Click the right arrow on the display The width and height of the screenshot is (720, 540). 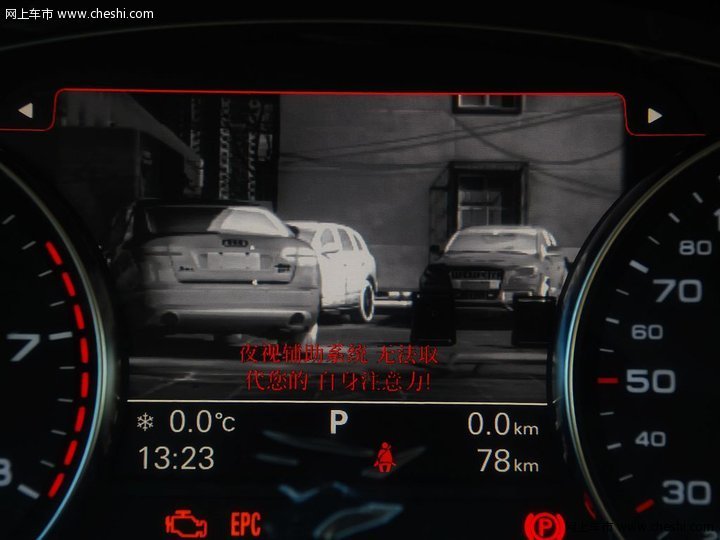(655, 115)
